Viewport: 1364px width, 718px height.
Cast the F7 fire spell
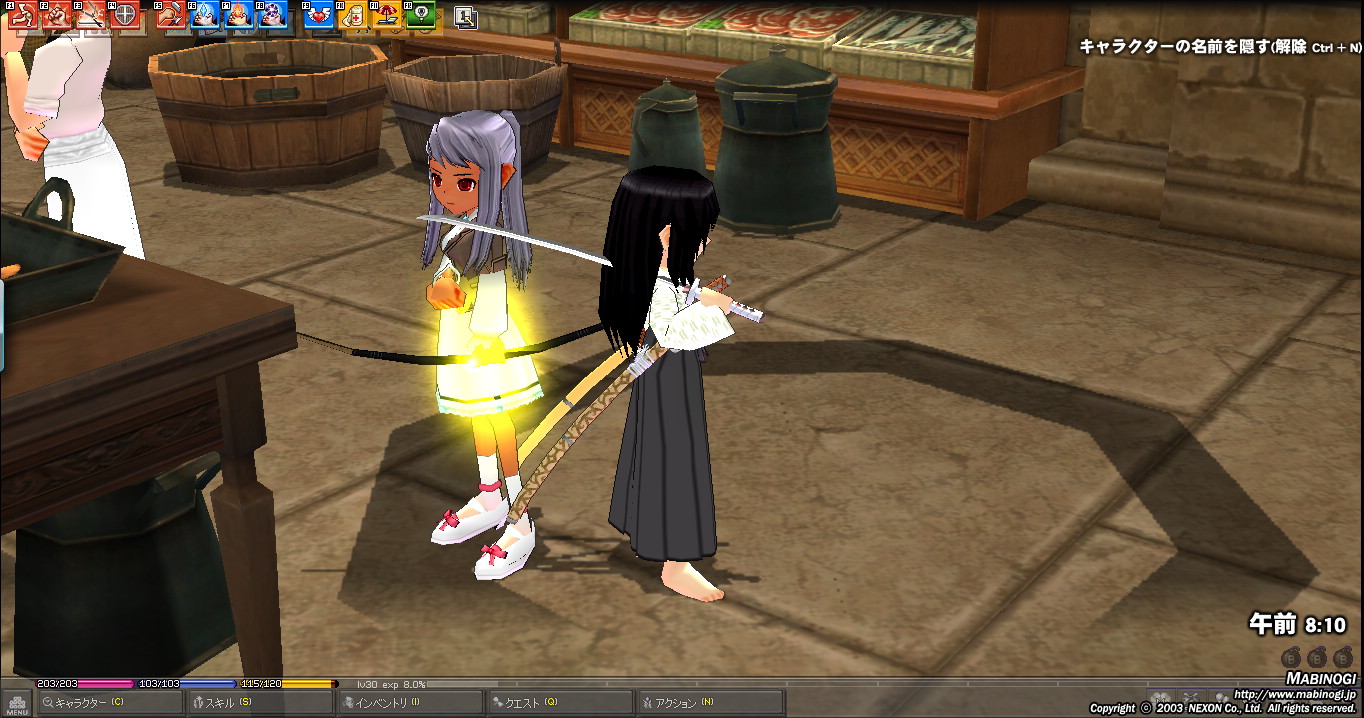(x=239, y=14)
